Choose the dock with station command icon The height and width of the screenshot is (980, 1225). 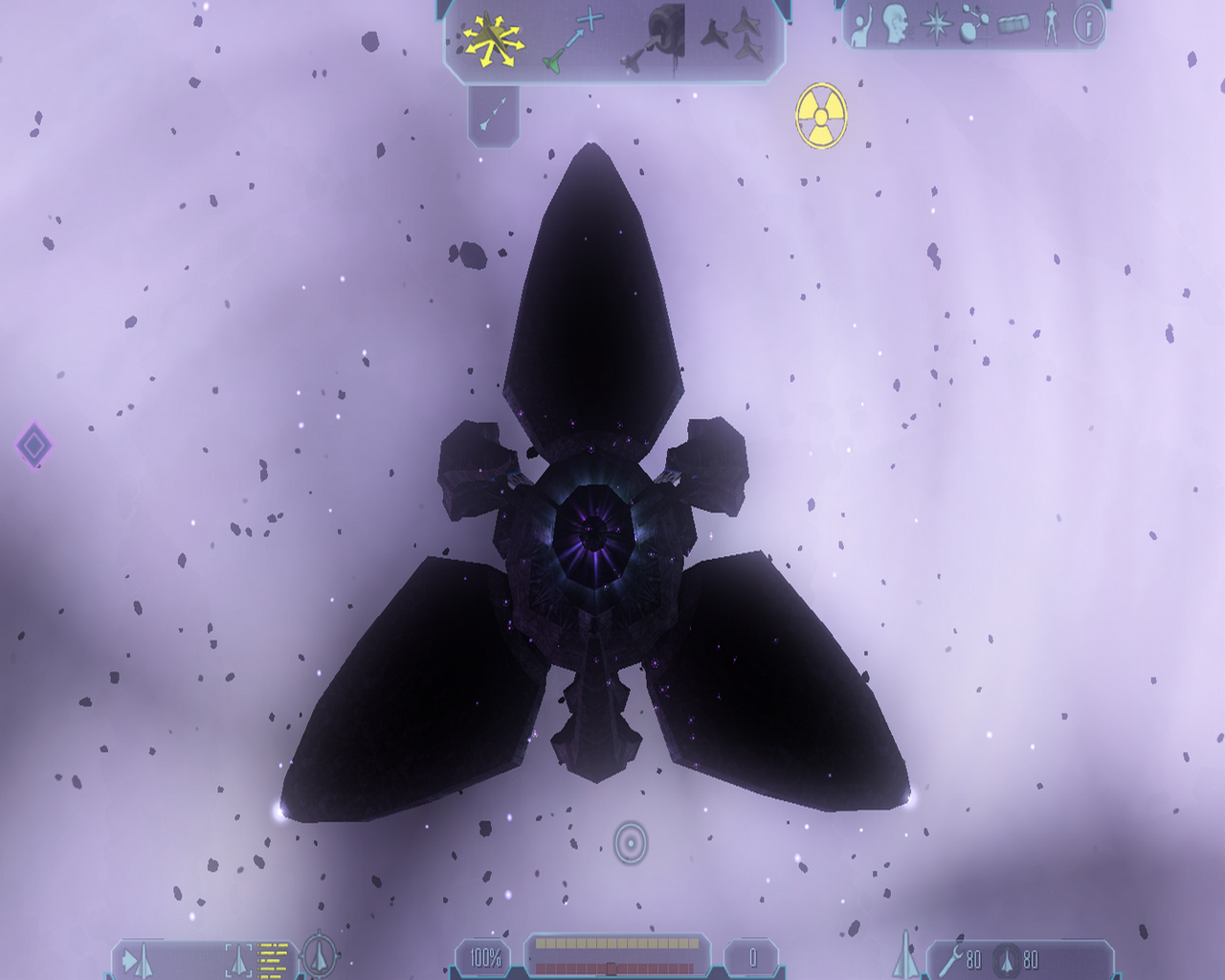click(x=656, y=38)
